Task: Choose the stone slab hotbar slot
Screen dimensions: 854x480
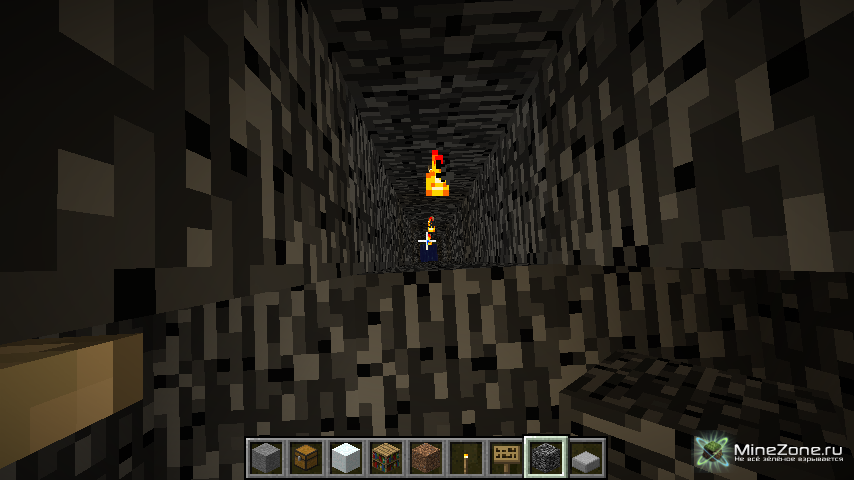Action: click(x=586, y=457)
